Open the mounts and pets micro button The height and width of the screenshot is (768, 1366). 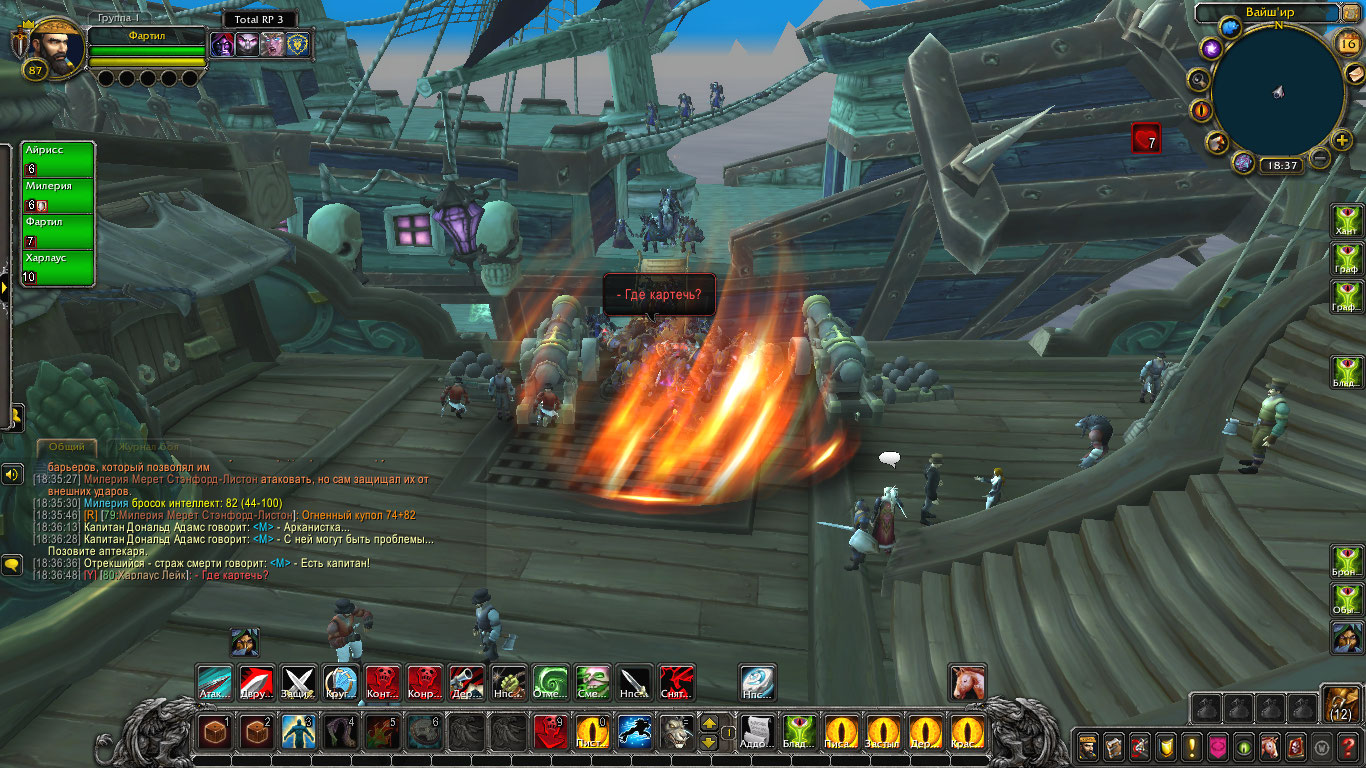(1269, 746)
